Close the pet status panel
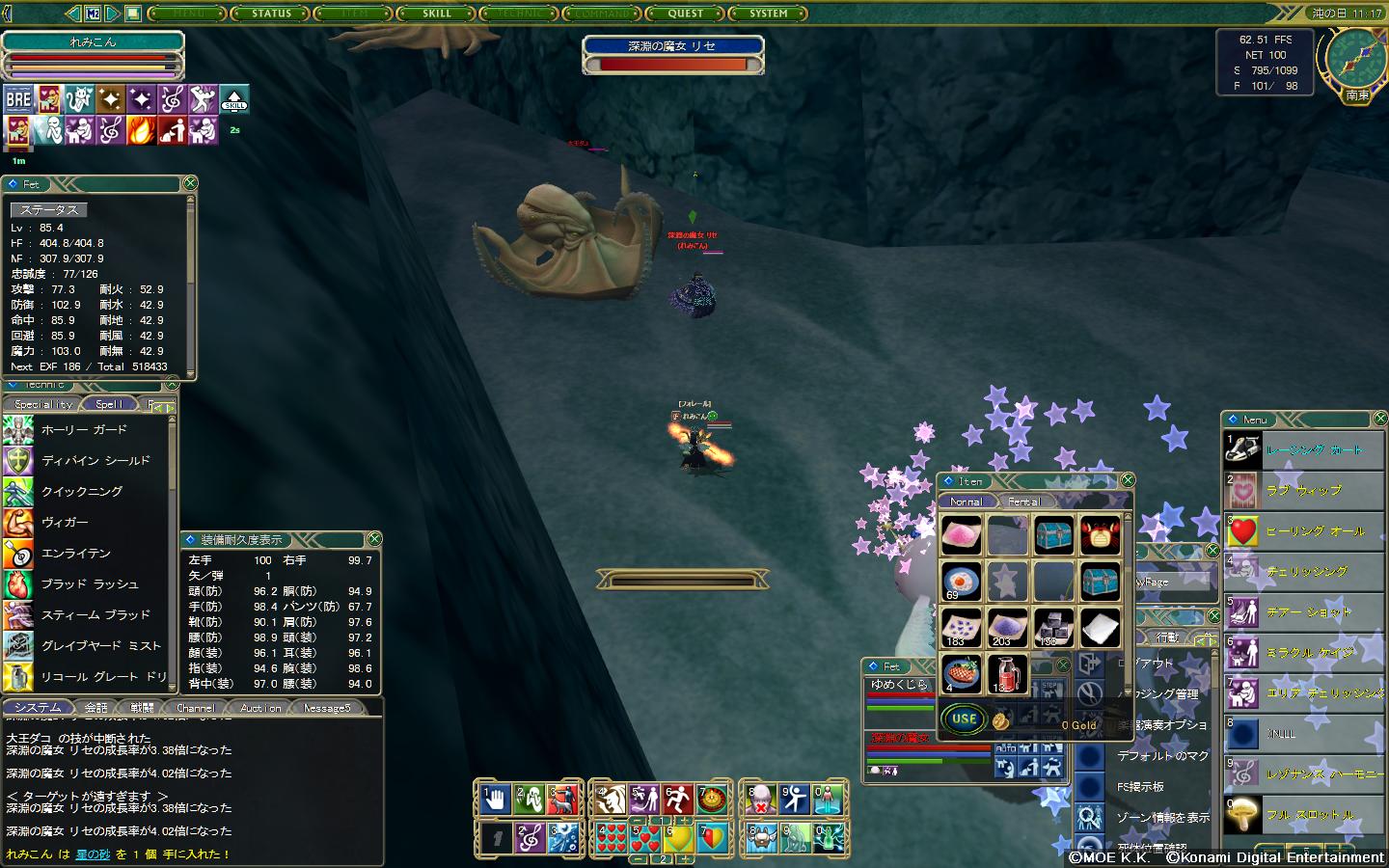Image resolution: width=1389 pixels, height=868 pixels. coord(190,183)
